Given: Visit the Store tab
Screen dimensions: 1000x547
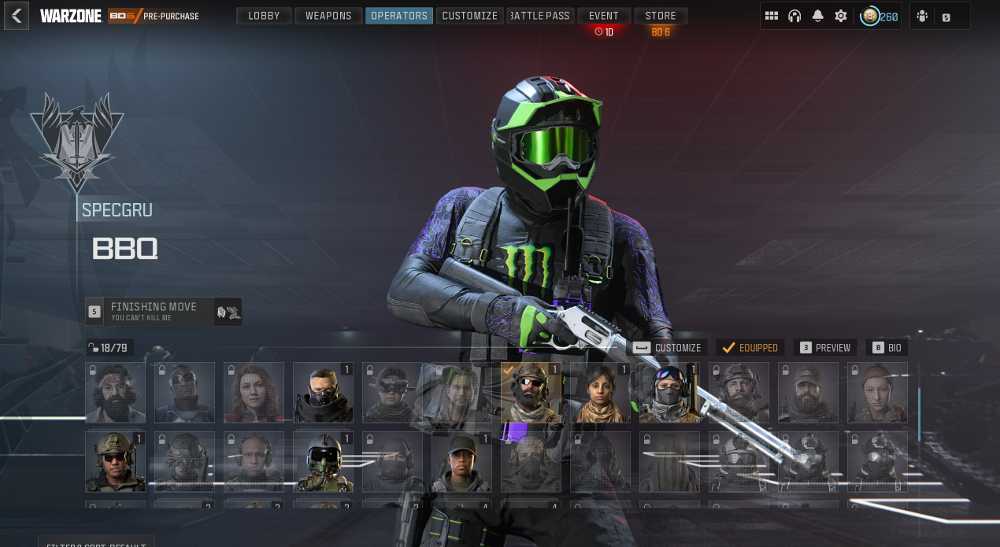Looking at the screenshot, I should 660,16.
